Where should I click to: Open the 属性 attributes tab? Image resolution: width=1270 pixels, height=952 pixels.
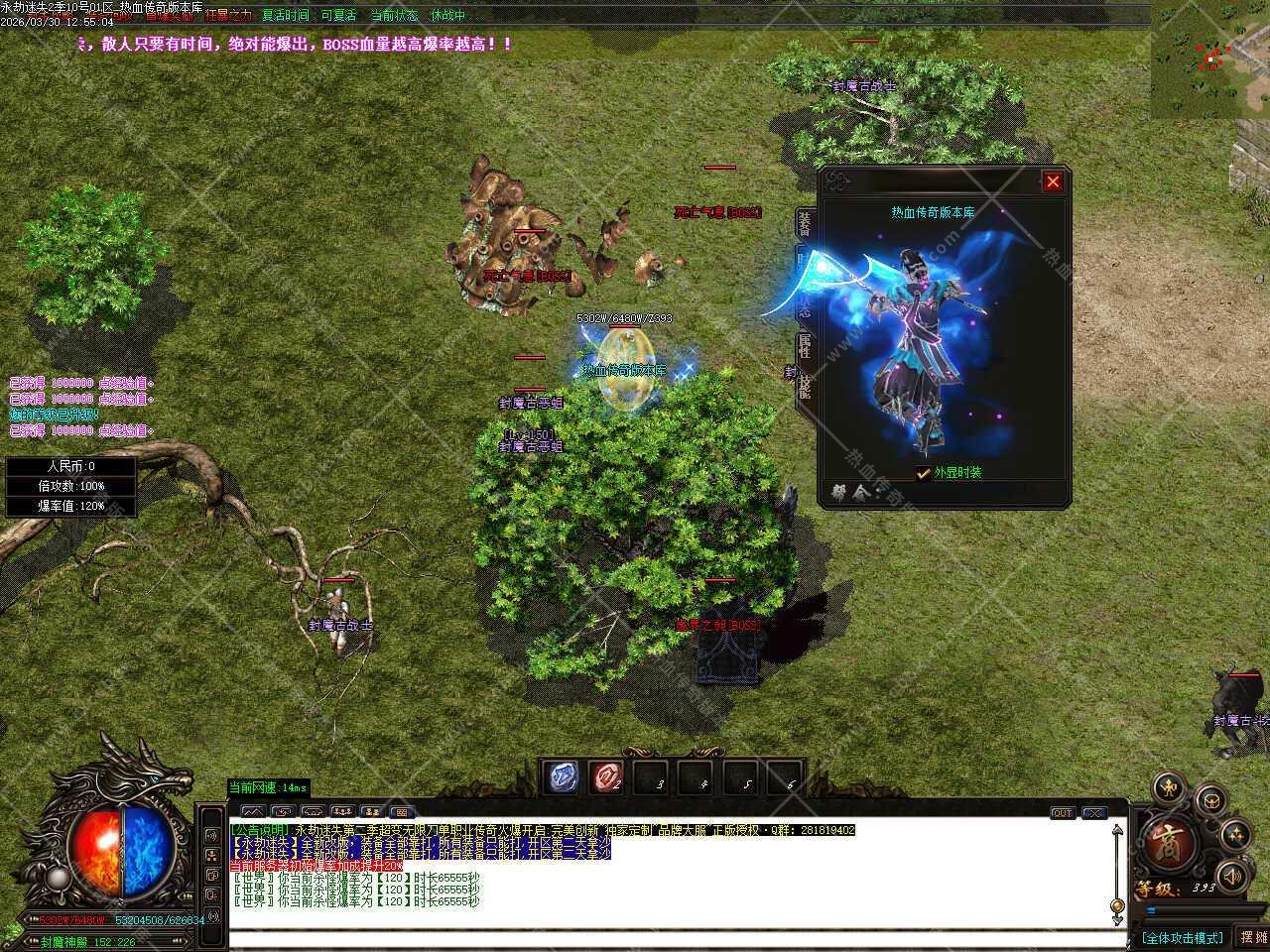(x=804, y=346)
